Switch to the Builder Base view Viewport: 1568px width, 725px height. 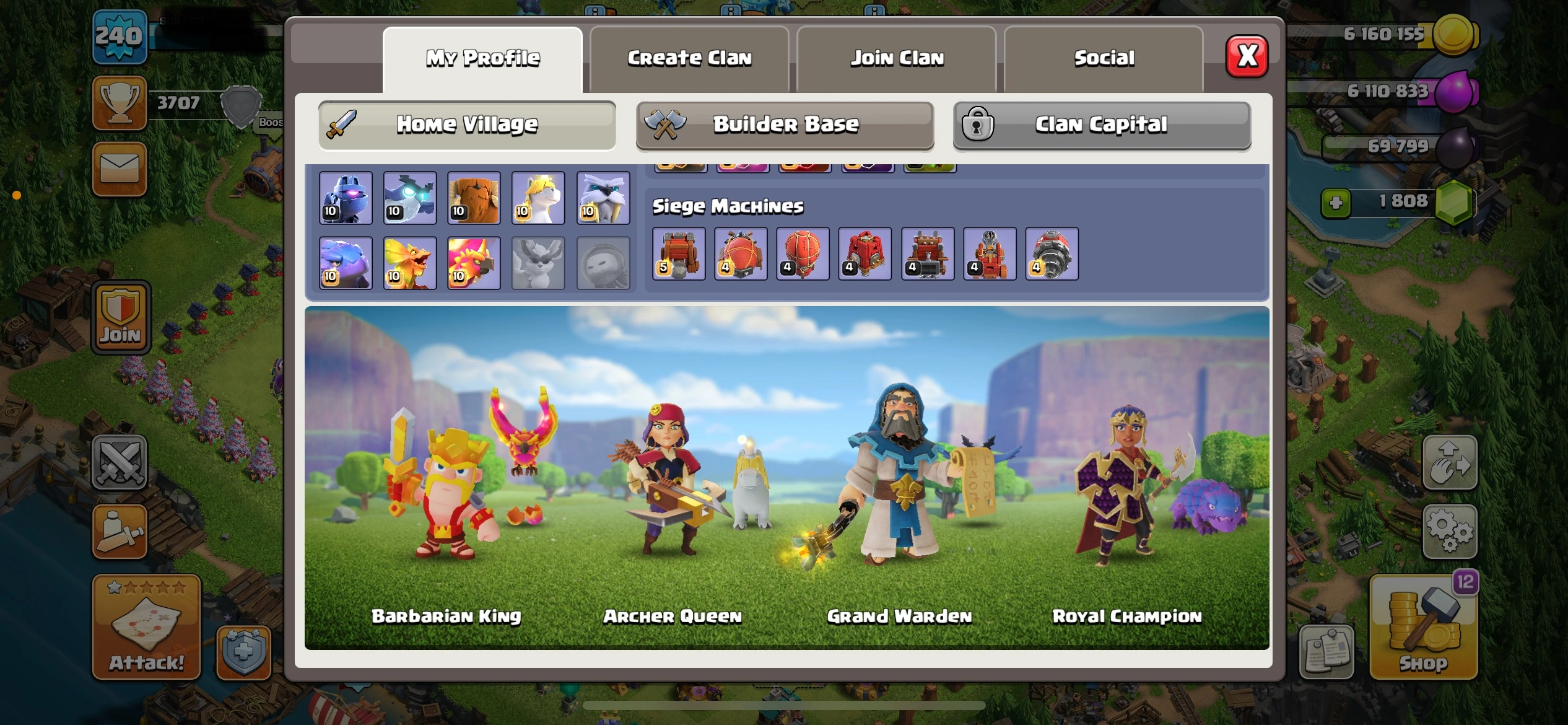tap(784, 125)
